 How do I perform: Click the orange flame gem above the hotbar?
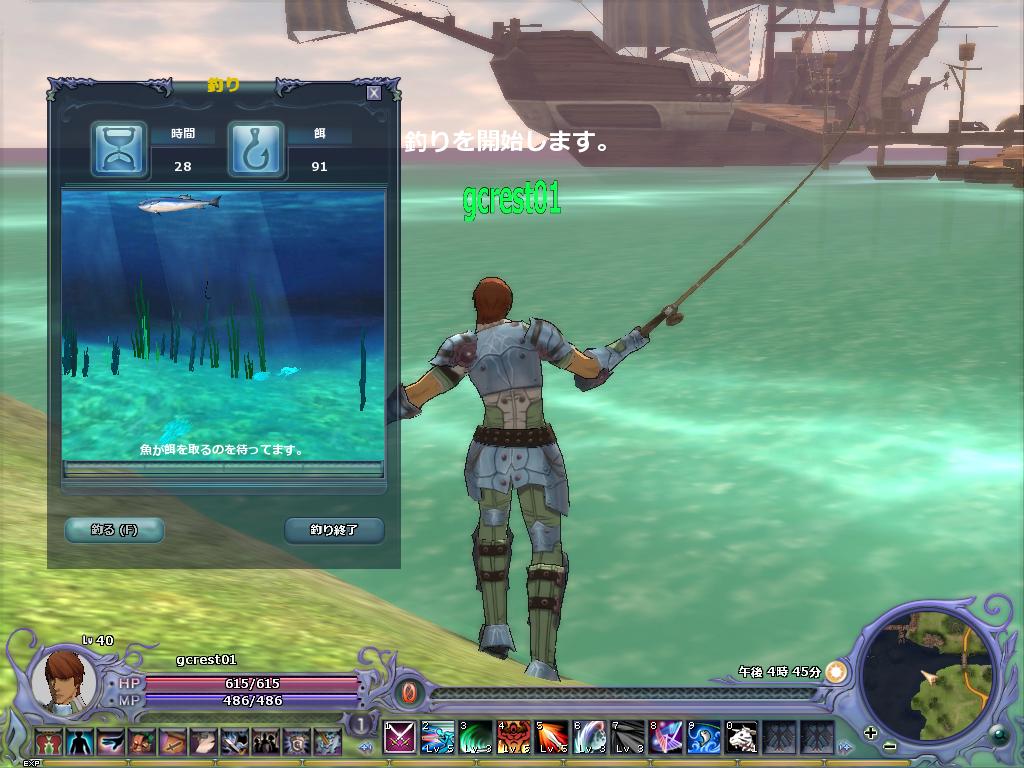408,692
